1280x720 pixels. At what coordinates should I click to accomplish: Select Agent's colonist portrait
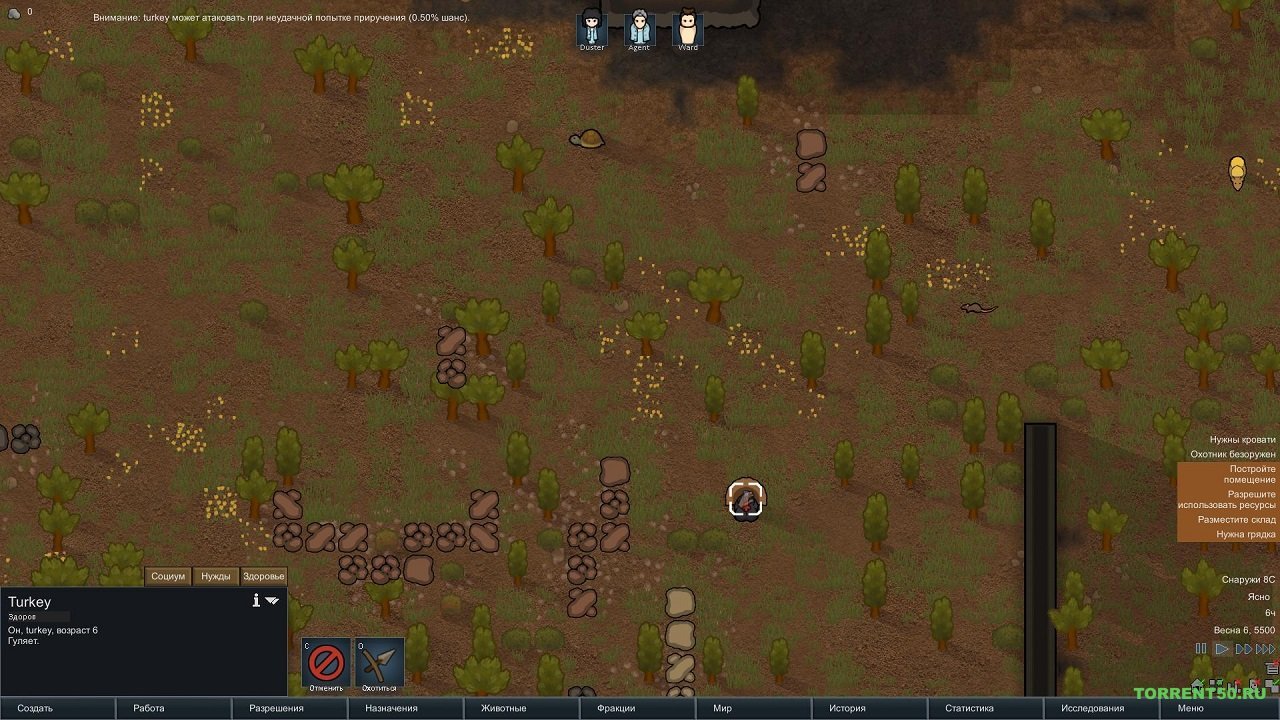click(638, 22)
